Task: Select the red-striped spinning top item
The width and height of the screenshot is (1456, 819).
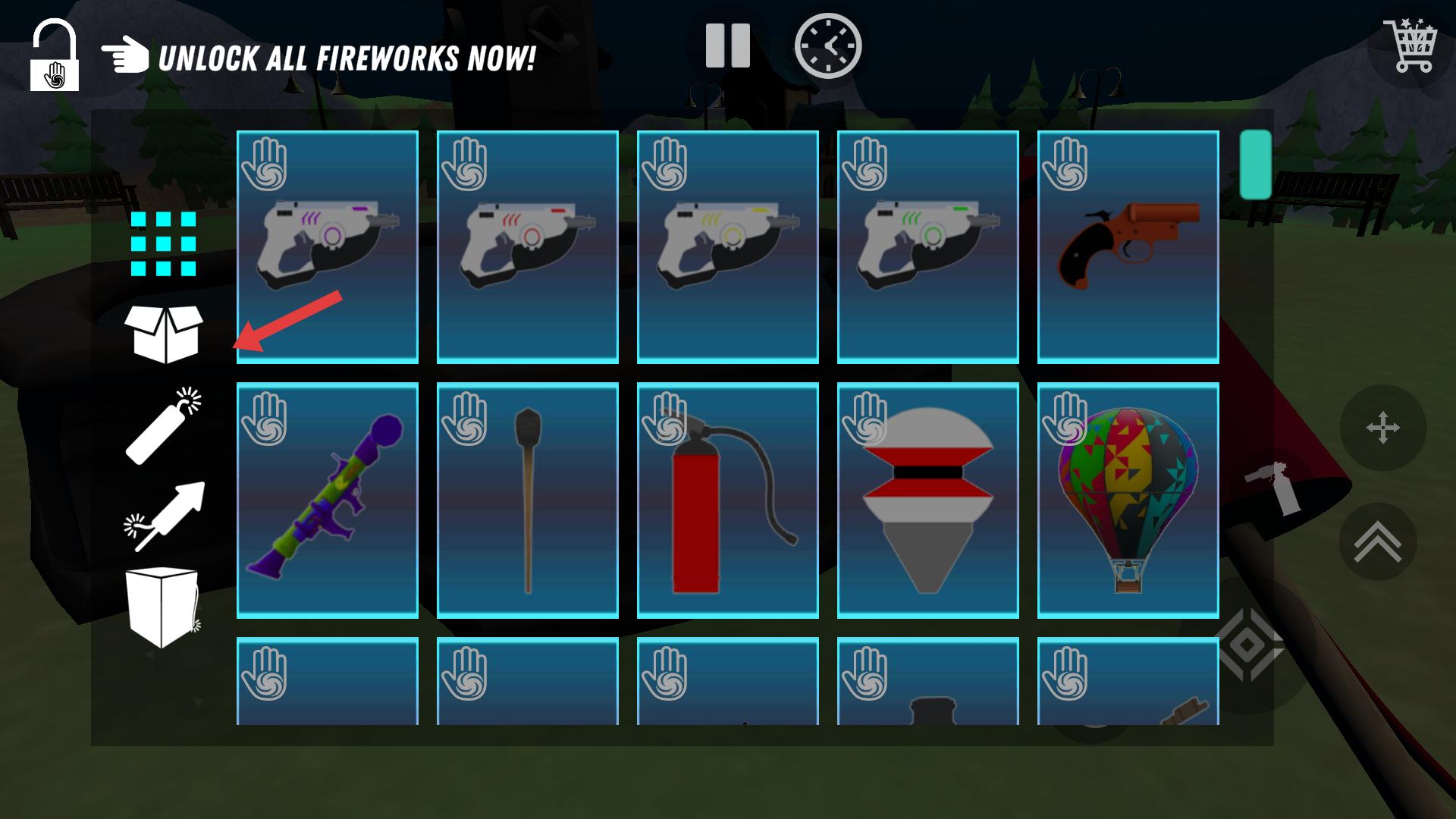Action: coord(928,500)
